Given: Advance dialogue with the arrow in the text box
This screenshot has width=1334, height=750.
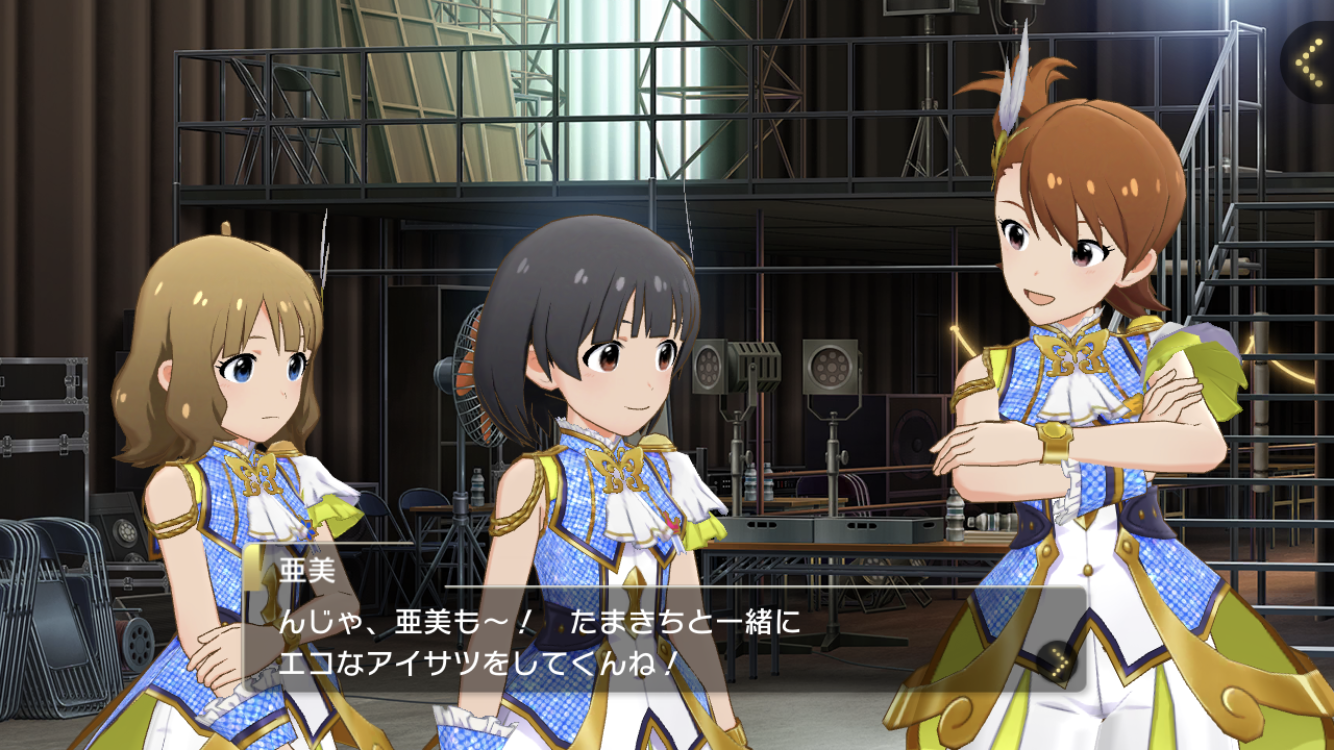Looking at the screenshot, I should [1055, 659].
